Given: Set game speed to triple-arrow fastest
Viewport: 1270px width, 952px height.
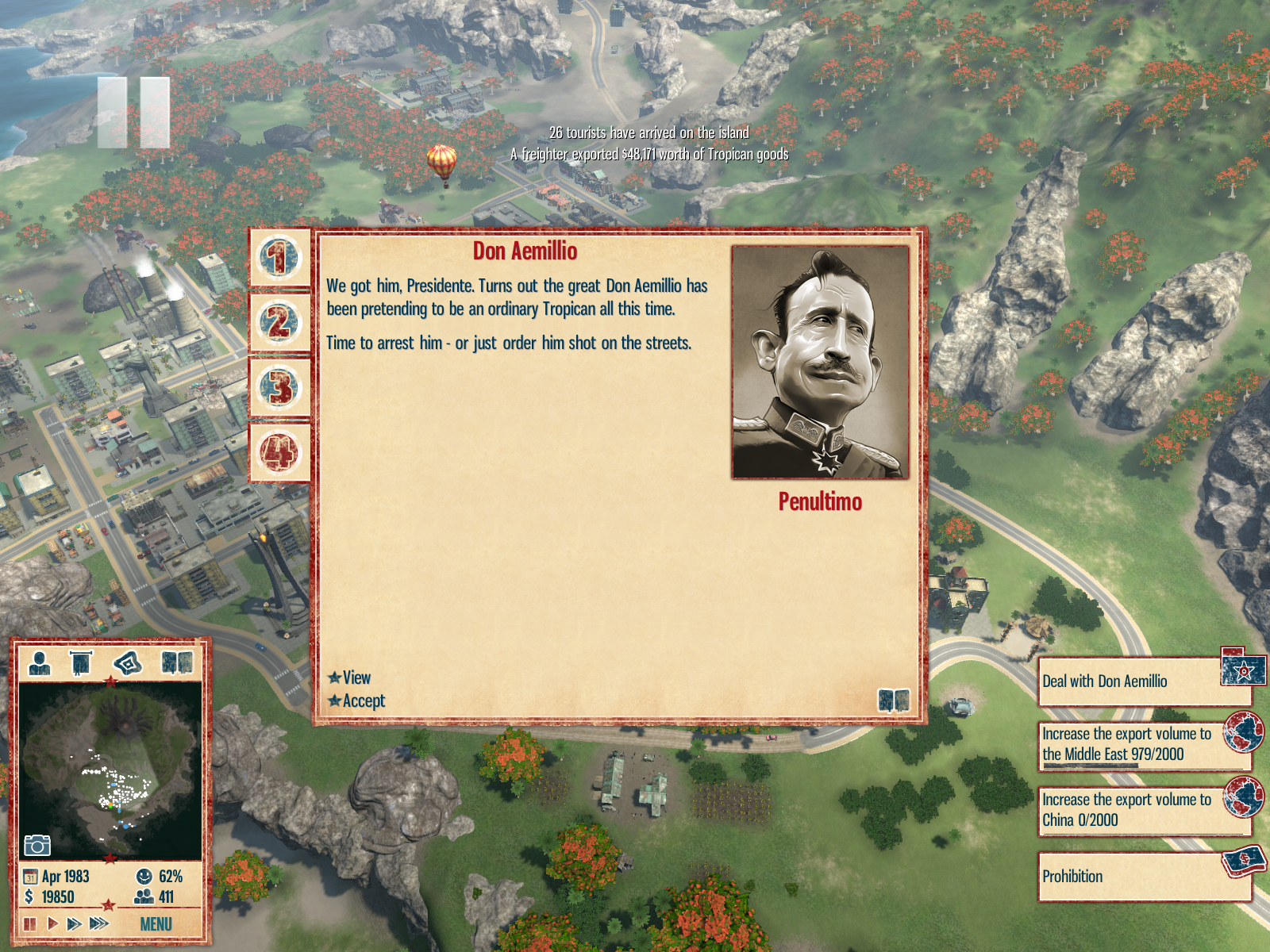Looking at the screenshot, I should click(99, 923).
